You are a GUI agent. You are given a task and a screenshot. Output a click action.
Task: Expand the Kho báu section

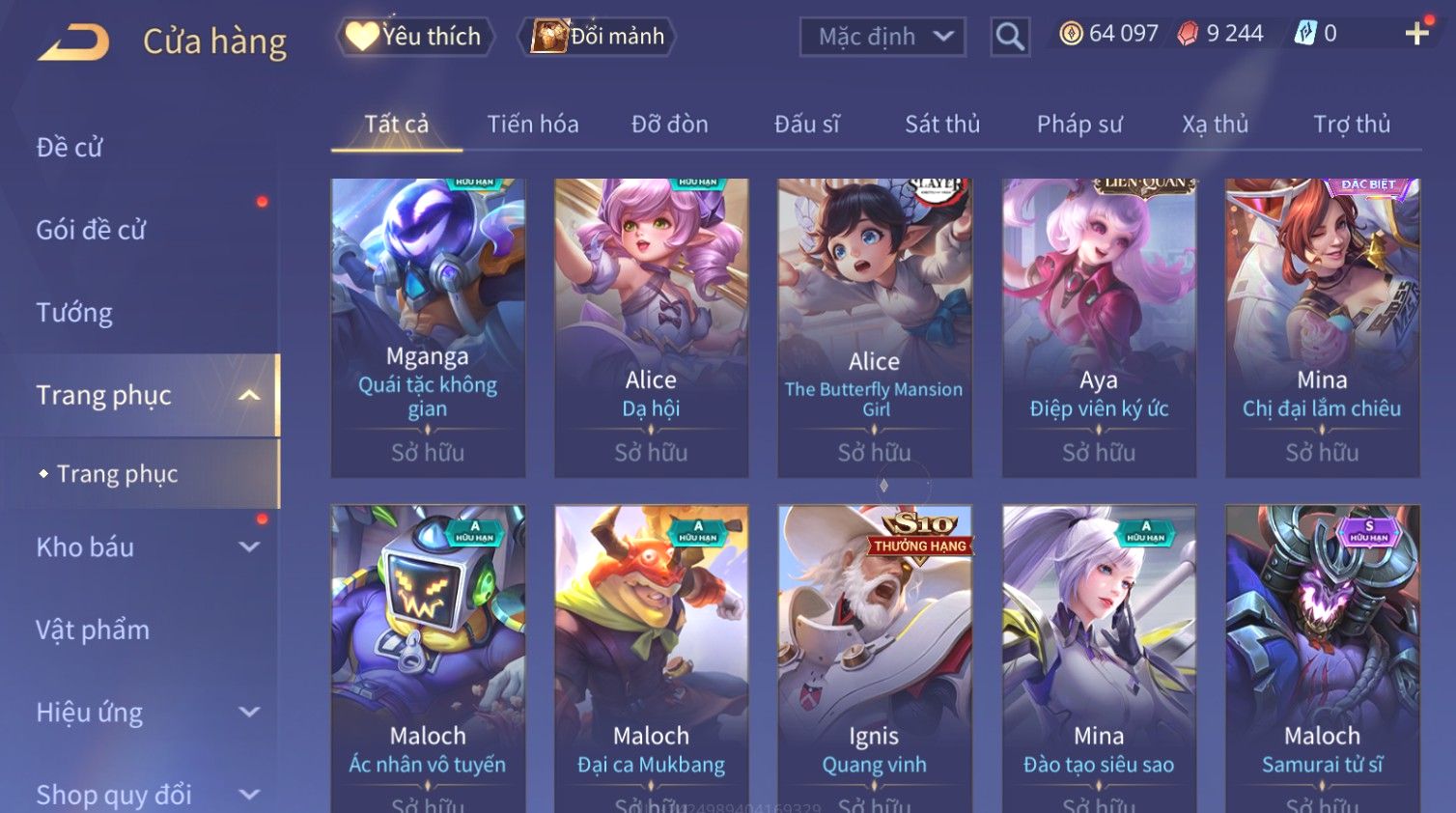(145, 547)
